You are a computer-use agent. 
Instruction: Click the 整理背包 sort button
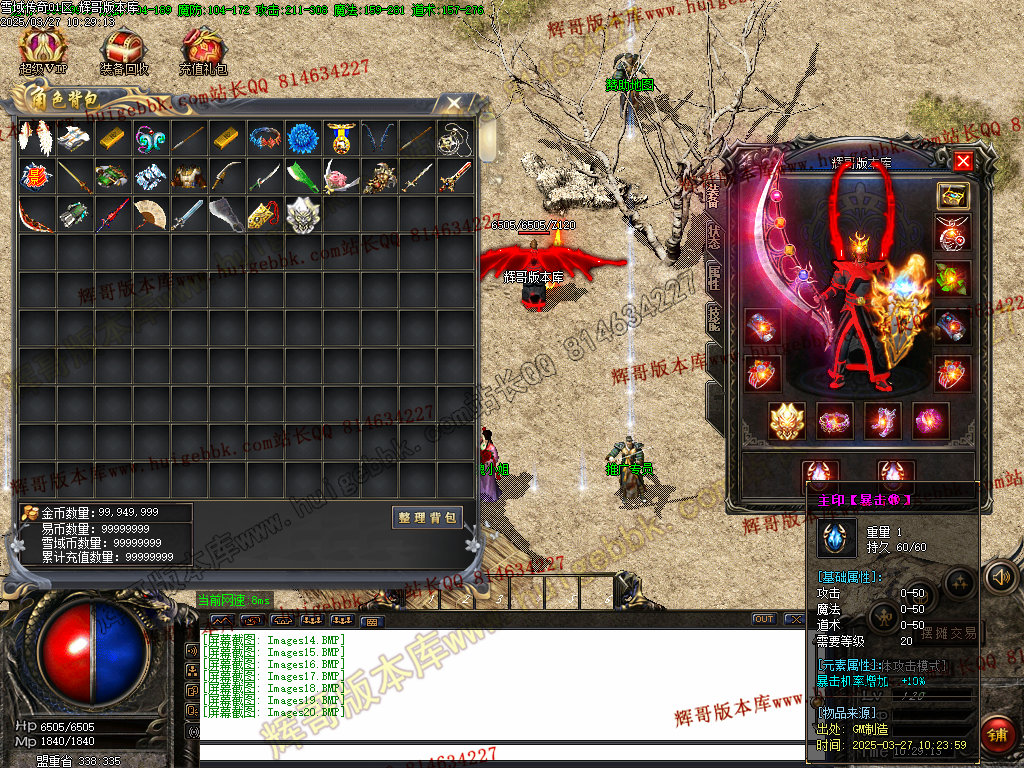(427, 517)
